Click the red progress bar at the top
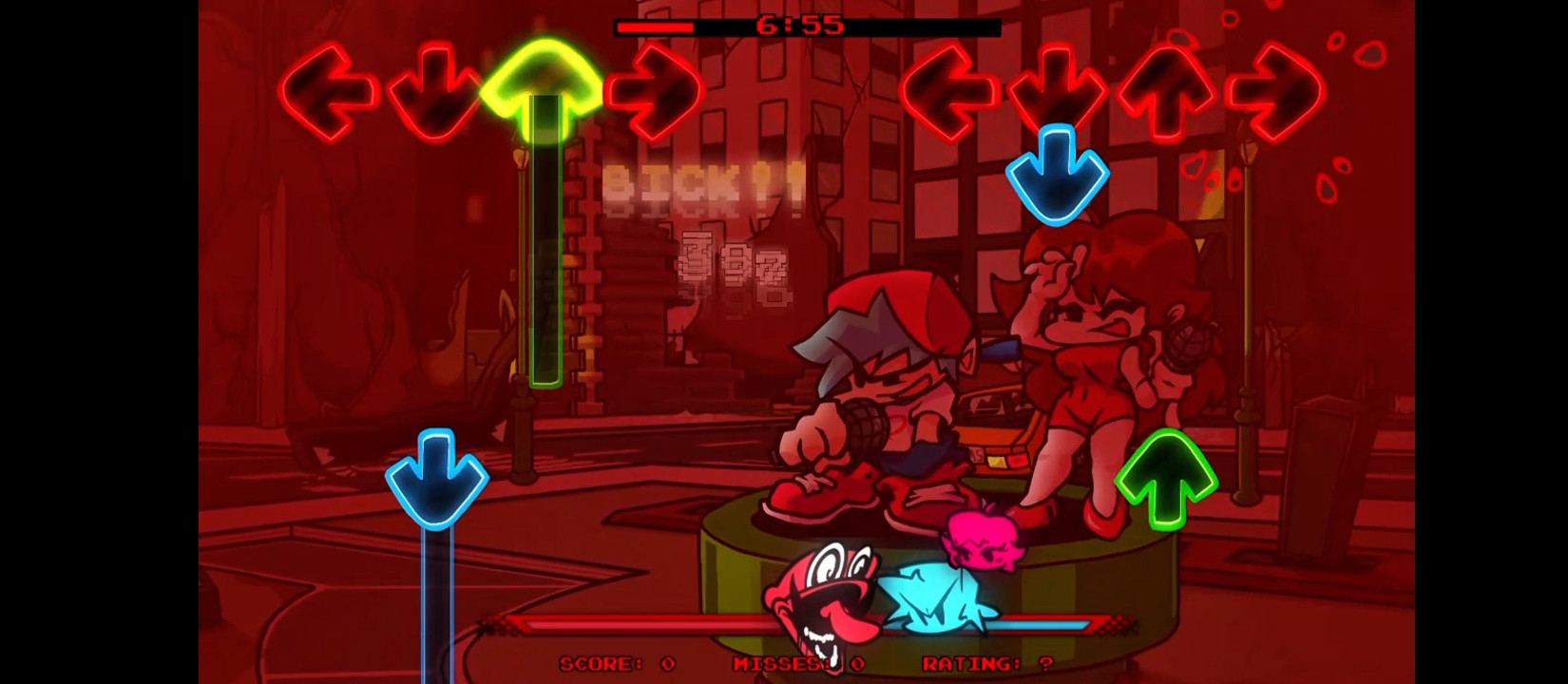Viewport: 1568px width, 684px height. (x=656, y=27)
